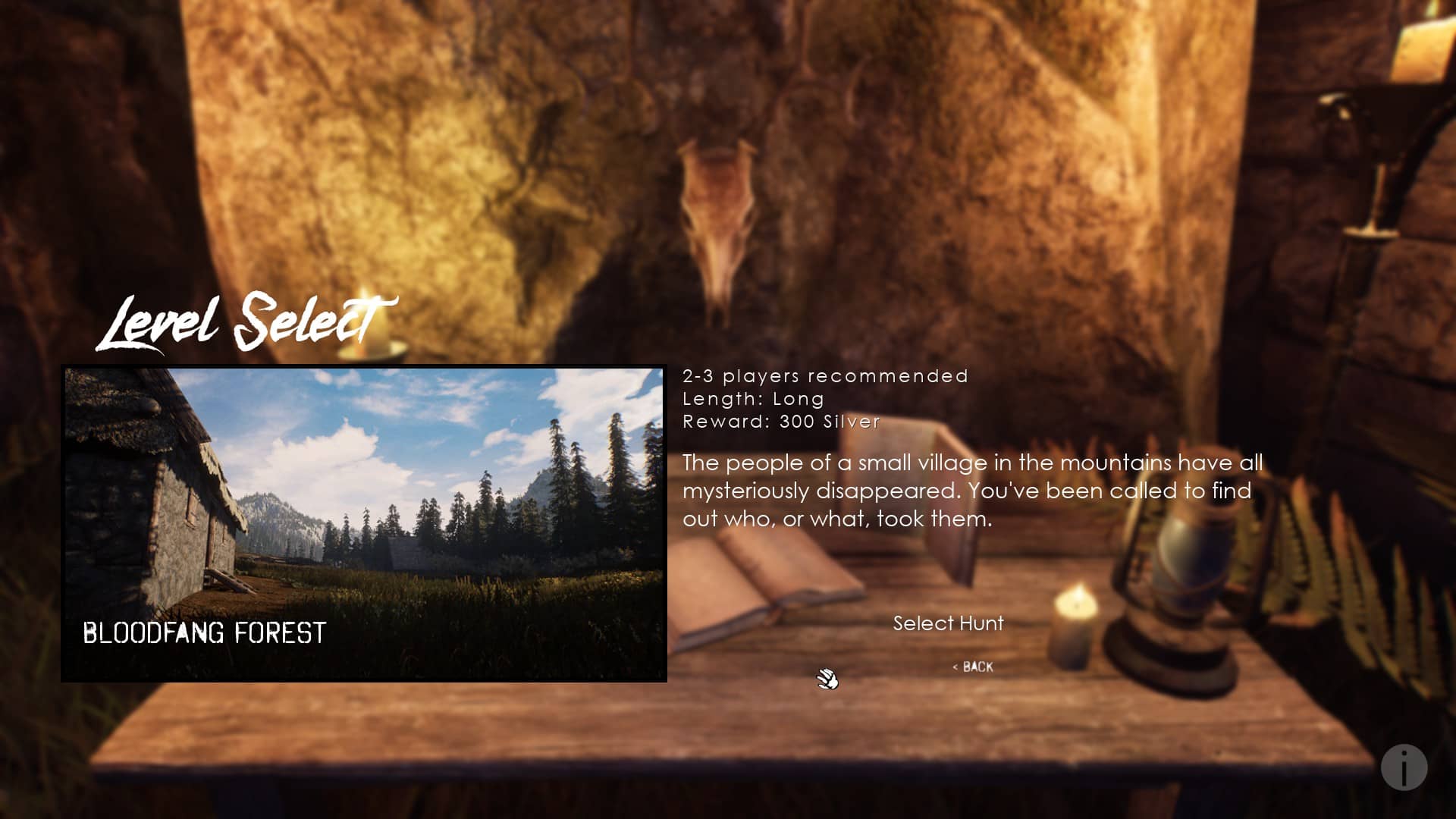Choose the Bloodfang Forest level thumbnail
This screenshot has height=819, width=1456.
(364, 523)
